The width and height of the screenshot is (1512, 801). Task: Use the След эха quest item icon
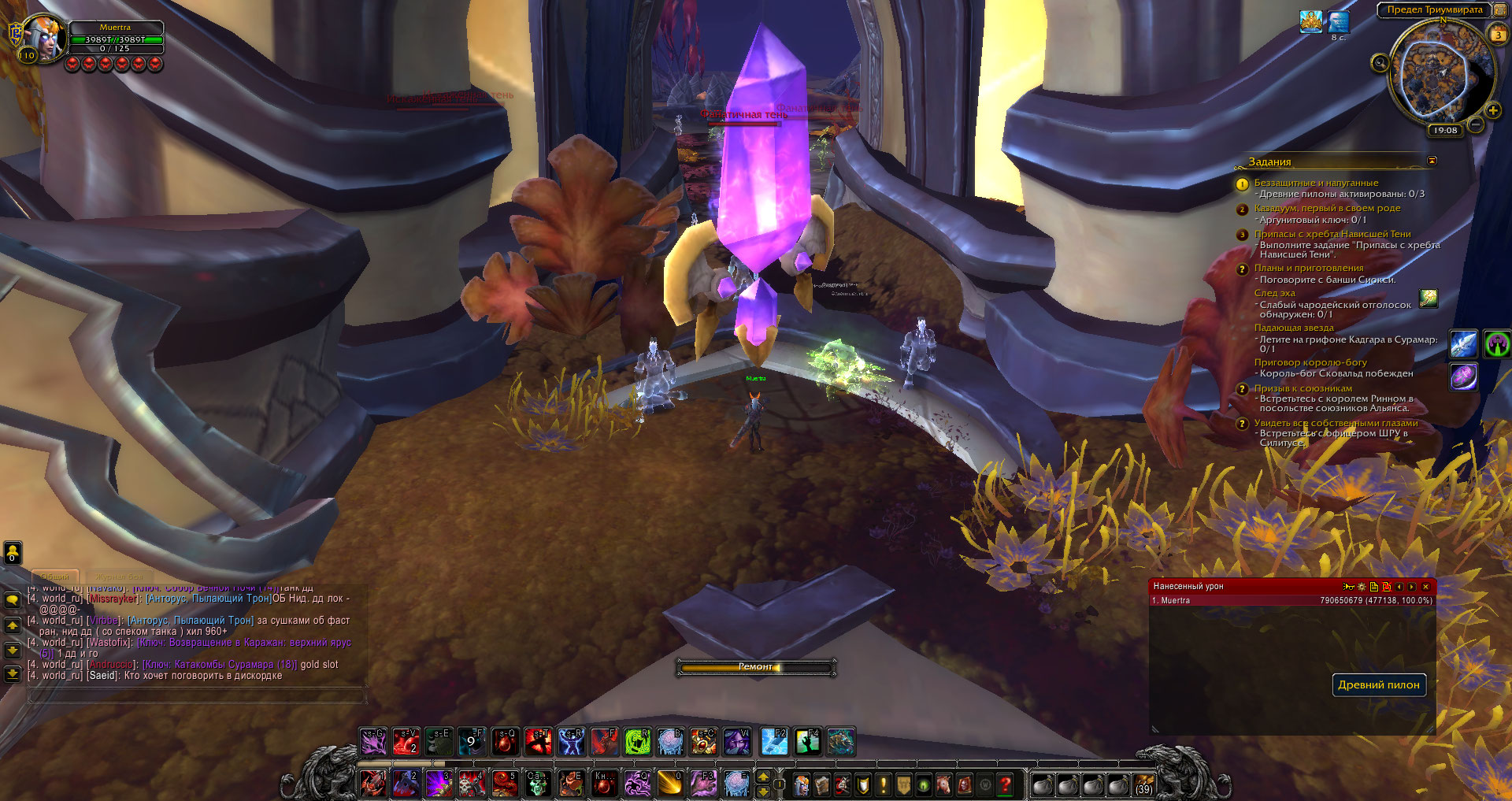(1428, 298)
